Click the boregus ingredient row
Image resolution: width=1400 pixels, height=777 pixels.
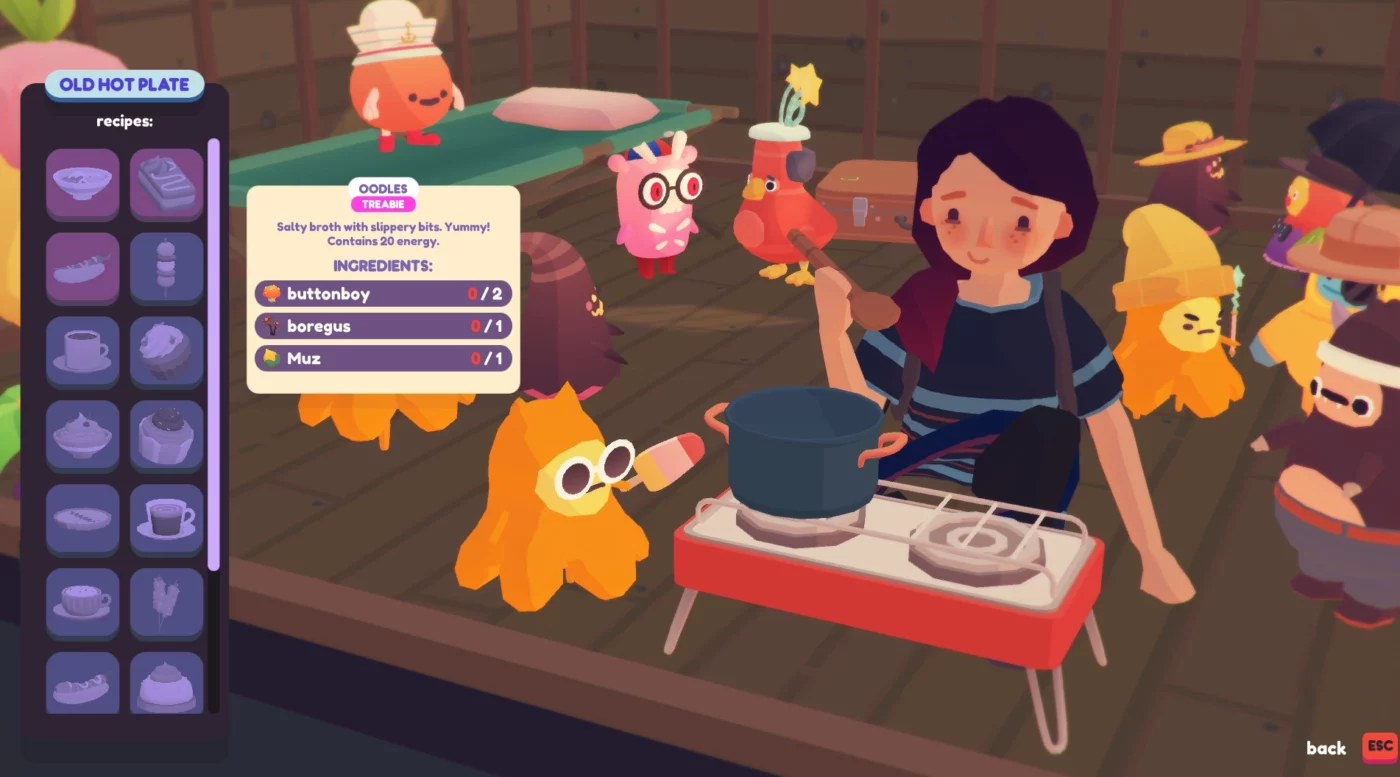coord(383,326)
